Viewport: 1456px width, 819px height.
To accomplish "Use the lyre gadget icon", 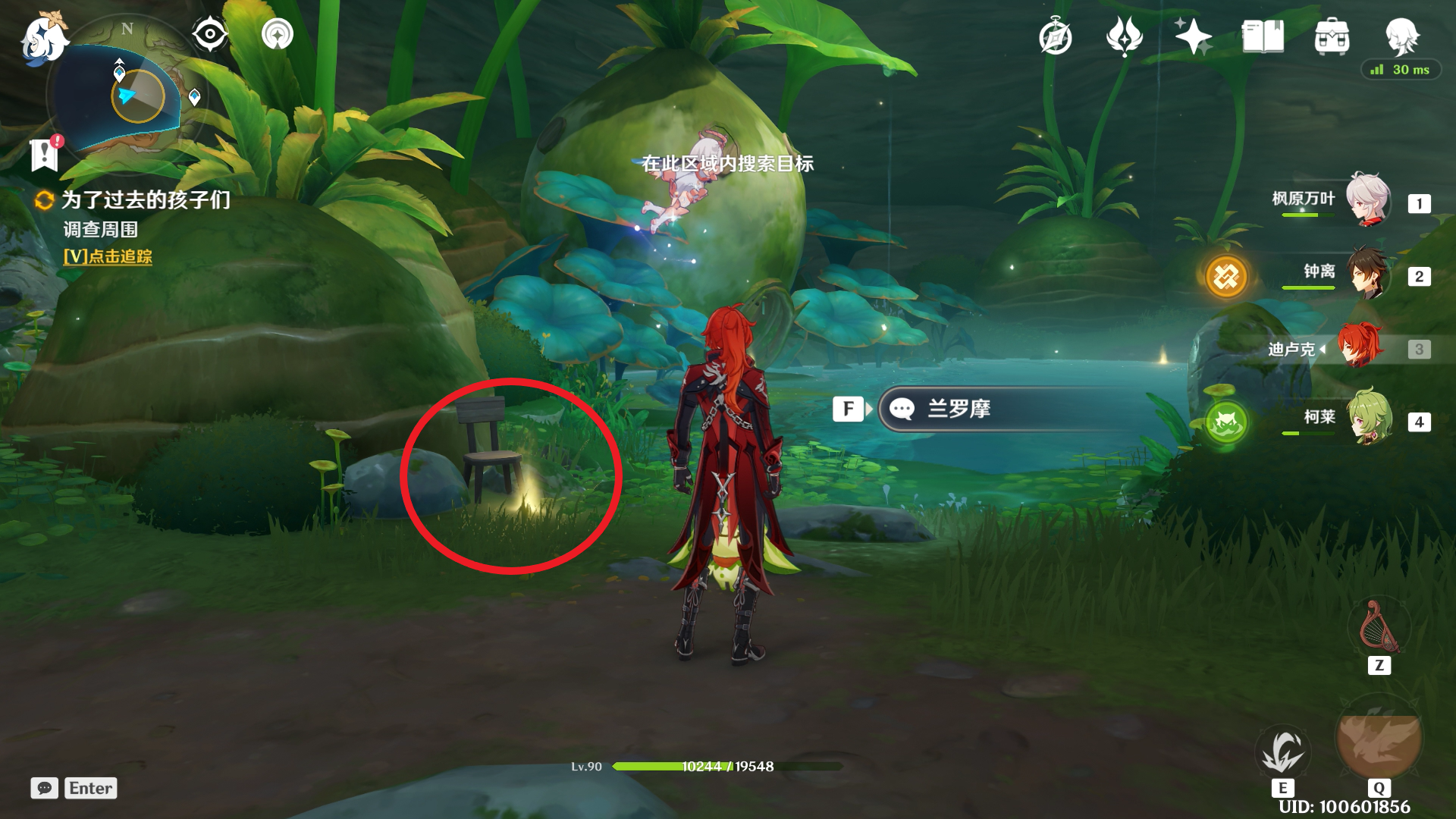I will (1379, 627).
